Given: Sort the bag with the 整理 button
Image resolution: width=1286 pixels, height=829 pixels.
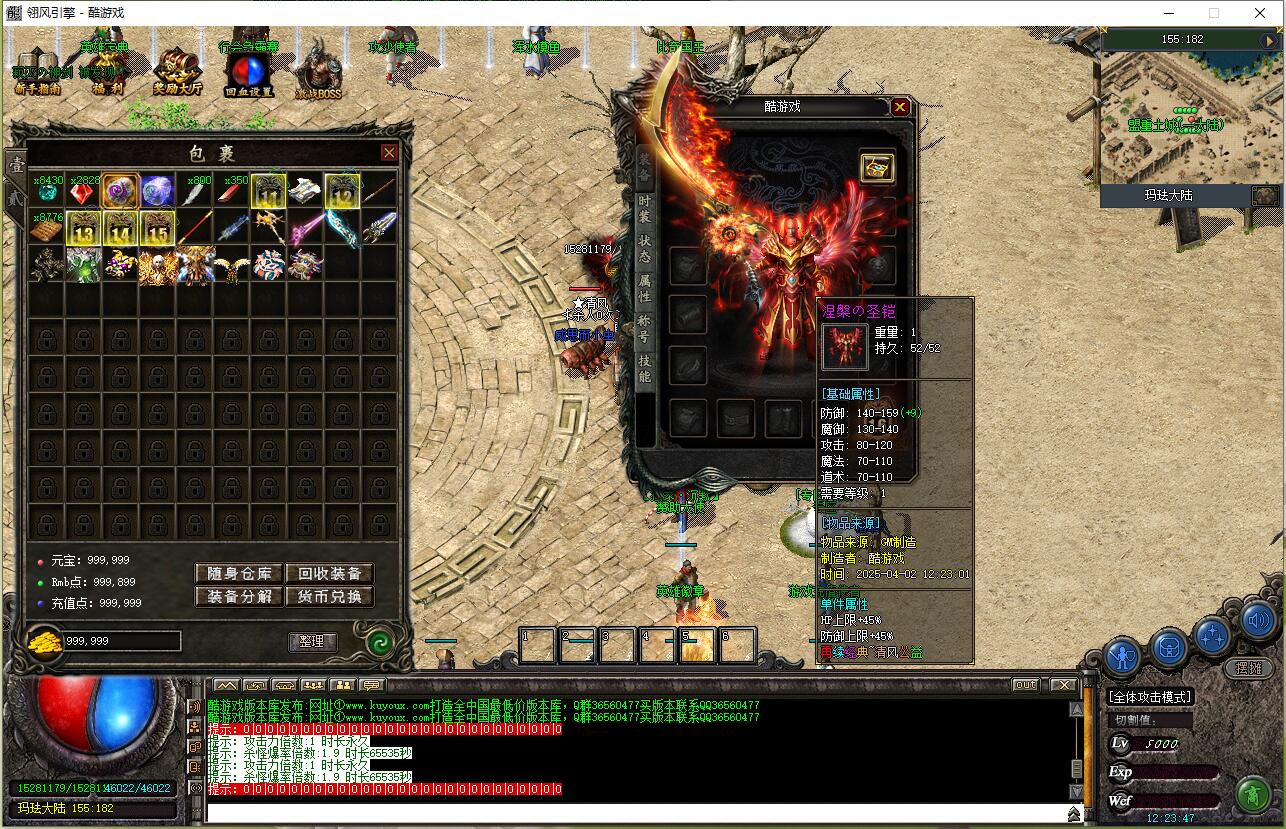Looking at the screenshot, I should [312, 641].
